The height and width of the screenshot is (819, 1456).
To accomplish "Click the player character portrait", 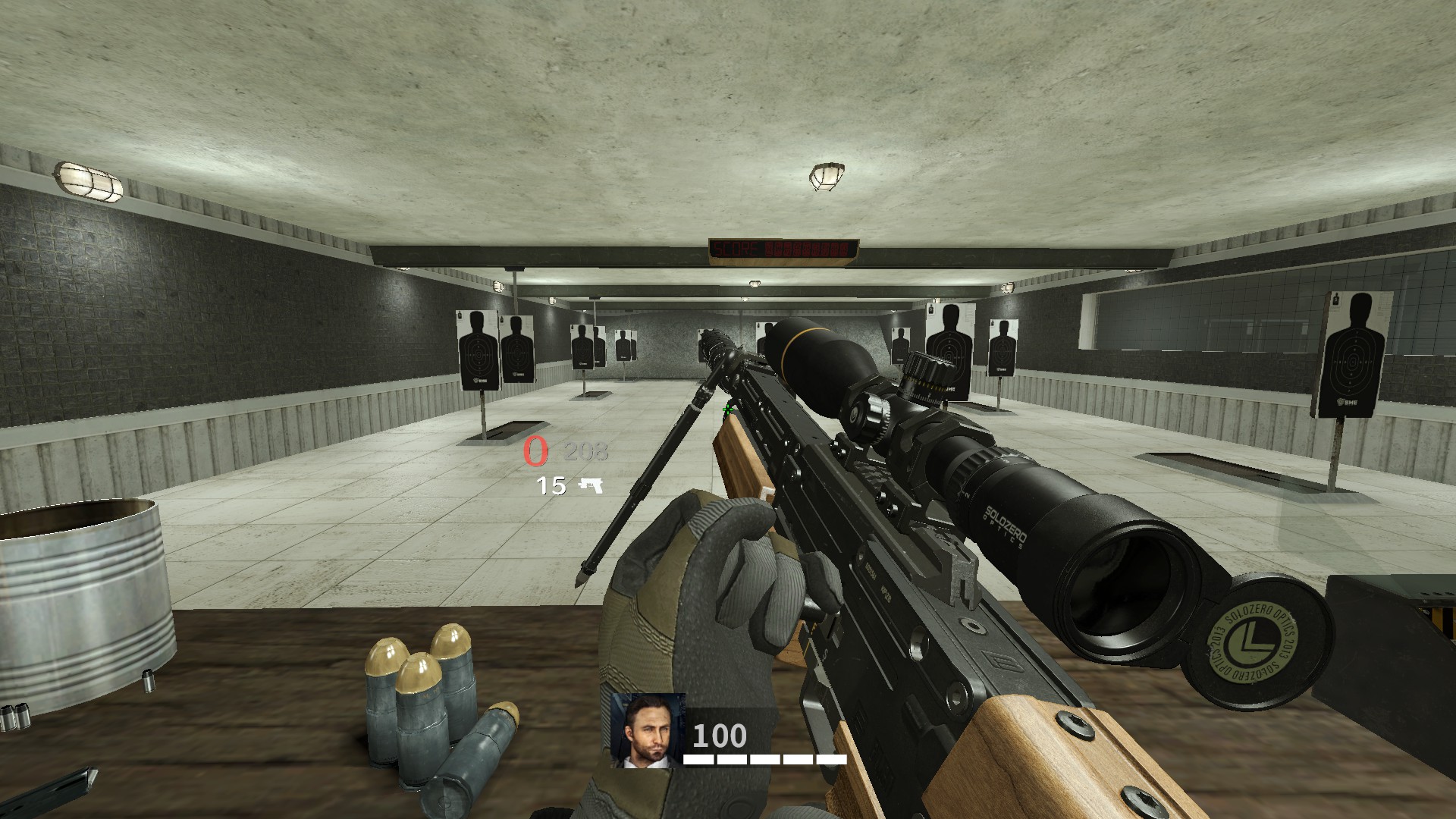I will (648, 730).
